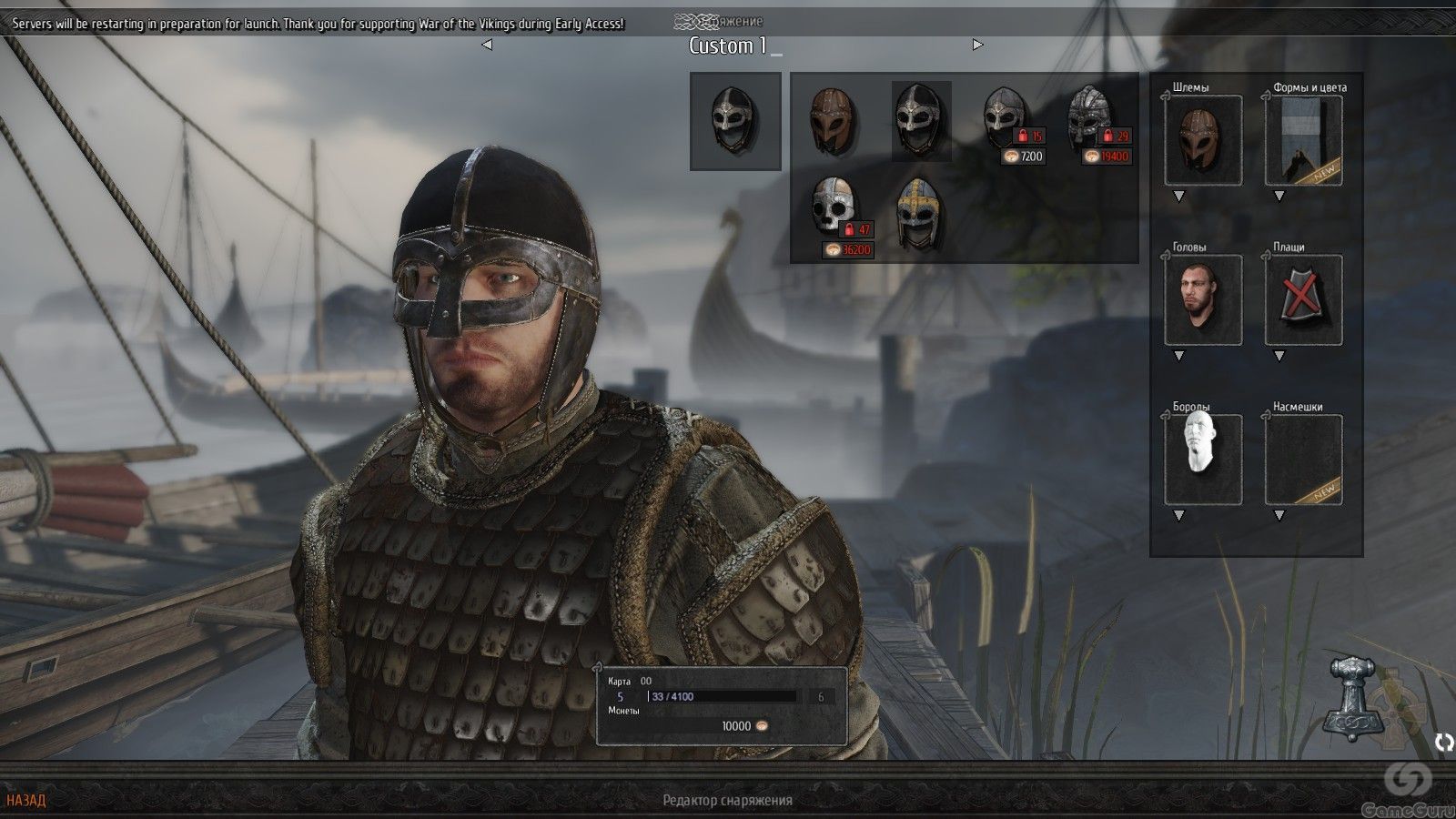Pick the gold-trimmed helmet in the grid
The image size is (1456, 819).
(x=917, y=213)
